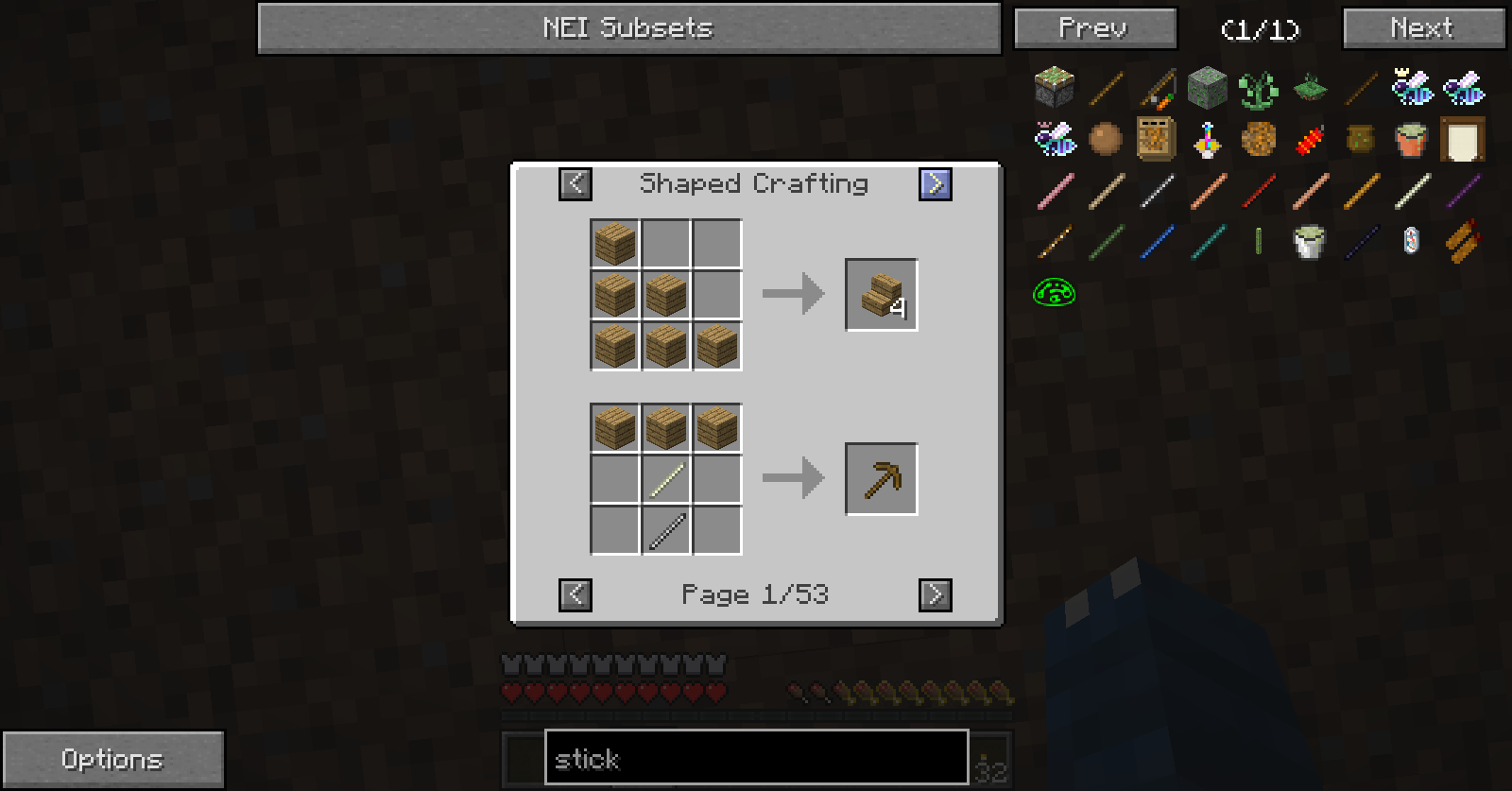This screenshot has height=791, width=1512.
Task: Select the wooden pickaxe output slot
Action: click(x=881, y=479)
